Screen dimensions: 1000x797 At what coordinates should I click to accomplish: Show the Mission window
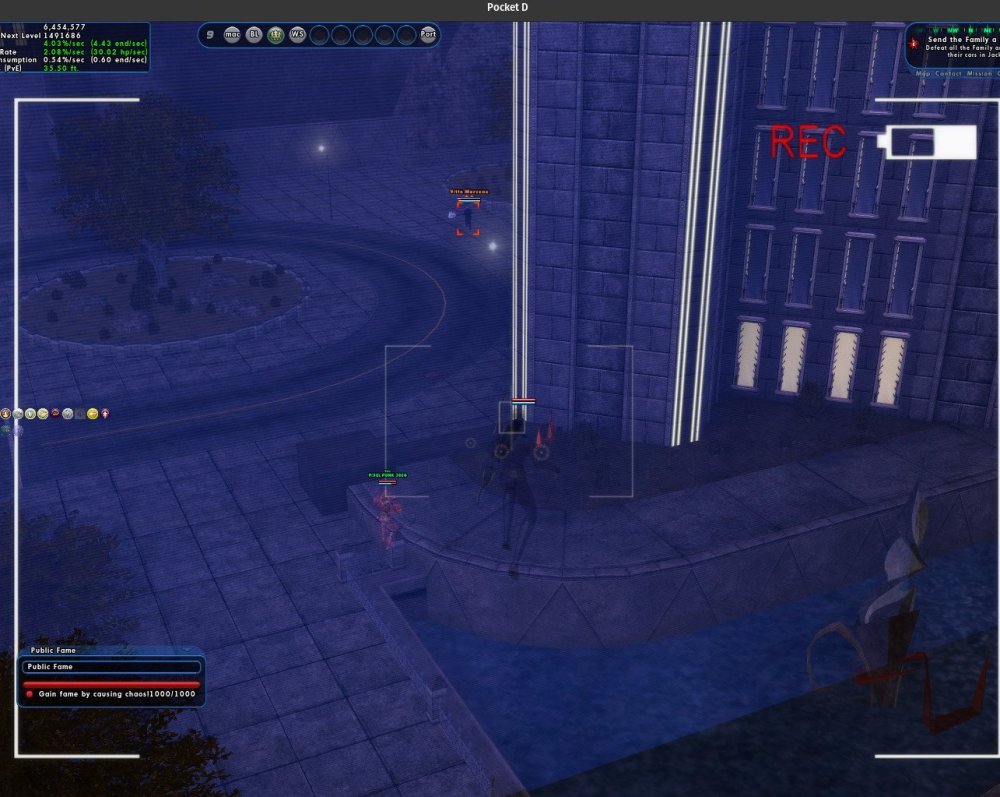click(x=980, y=74)
